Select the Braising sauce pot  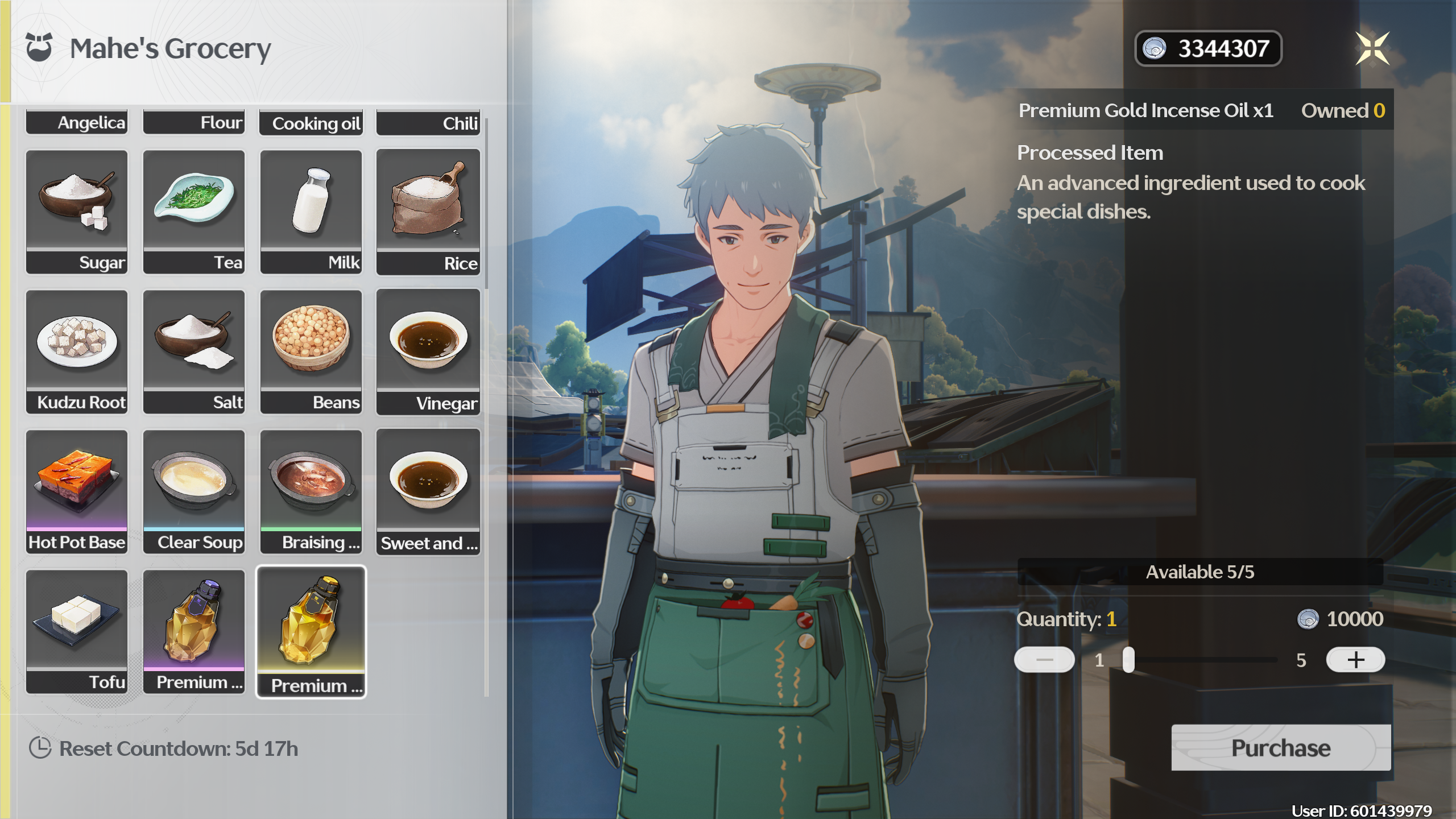[311, 491]
